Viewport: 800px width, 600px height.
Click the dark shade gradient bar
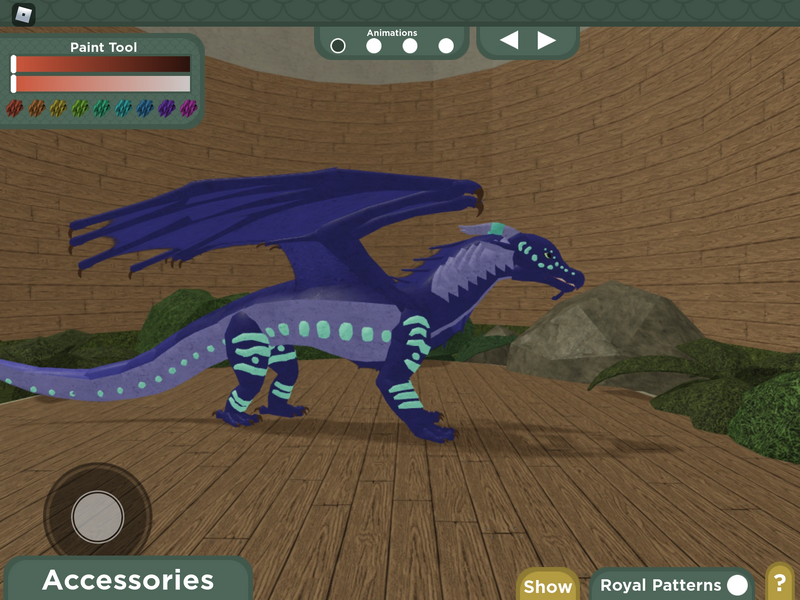coord(101,64)
